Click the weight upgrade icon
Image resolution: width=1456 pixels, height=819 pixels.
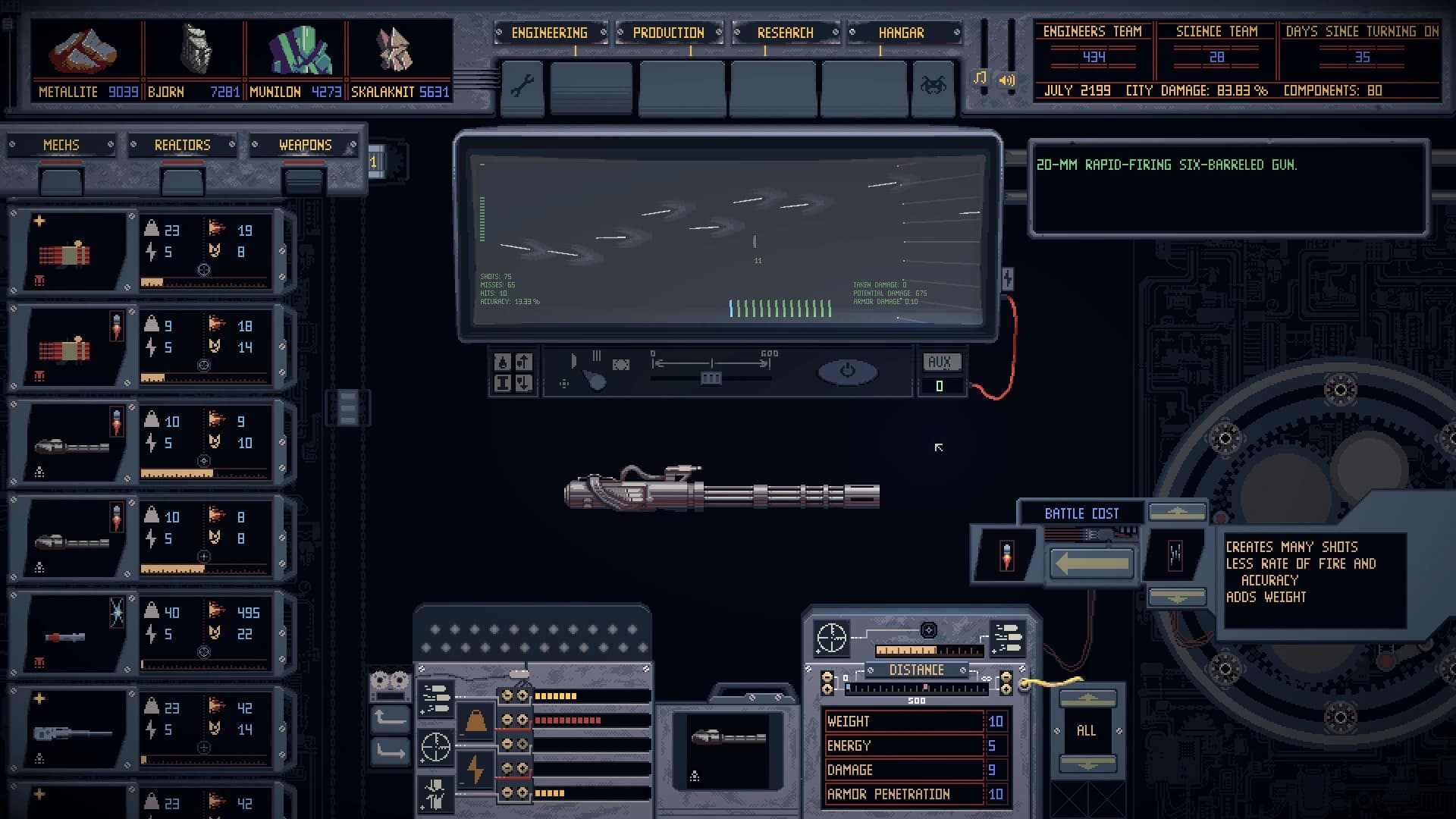[474, 720]
